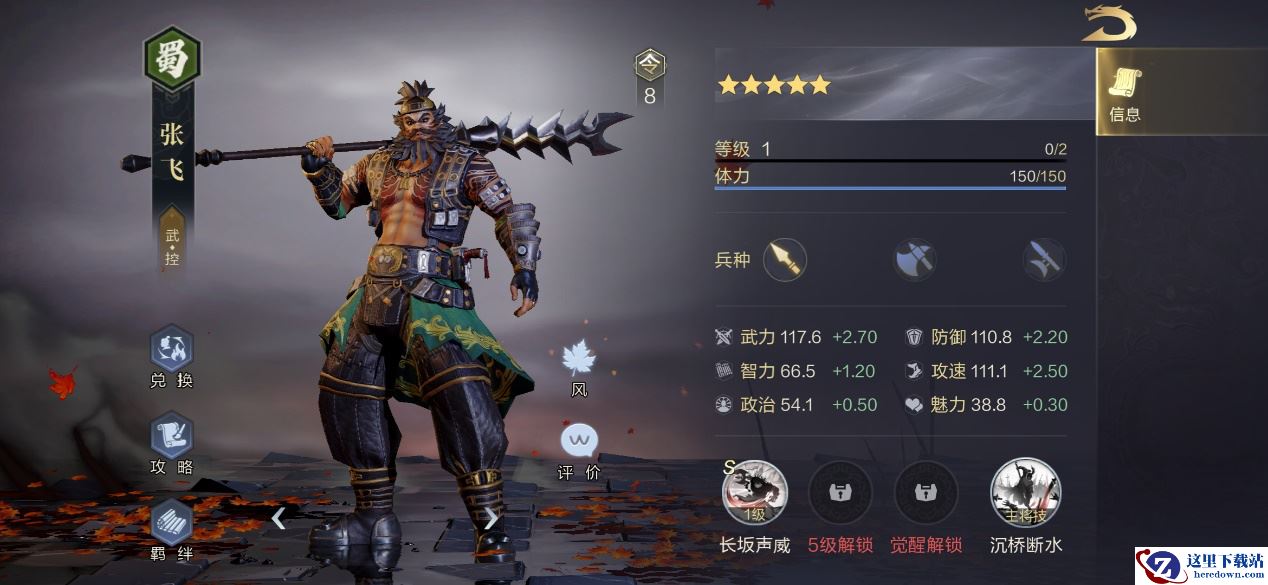Show the next general with right arrow
1268x585 pixels.
(x=491, y=517)
